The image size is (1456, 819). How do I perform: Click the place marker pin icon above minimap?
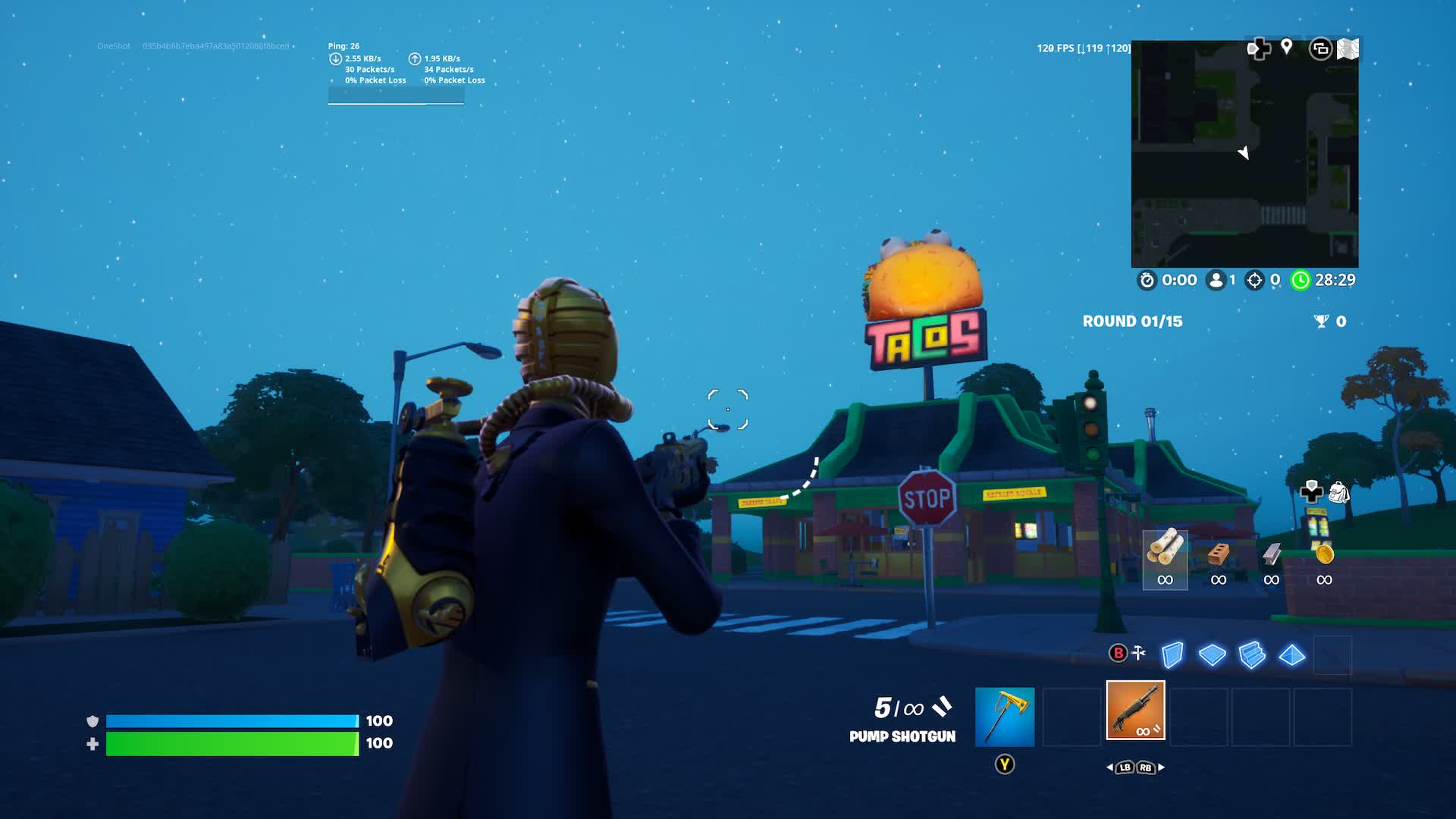tap(1287, 47)
